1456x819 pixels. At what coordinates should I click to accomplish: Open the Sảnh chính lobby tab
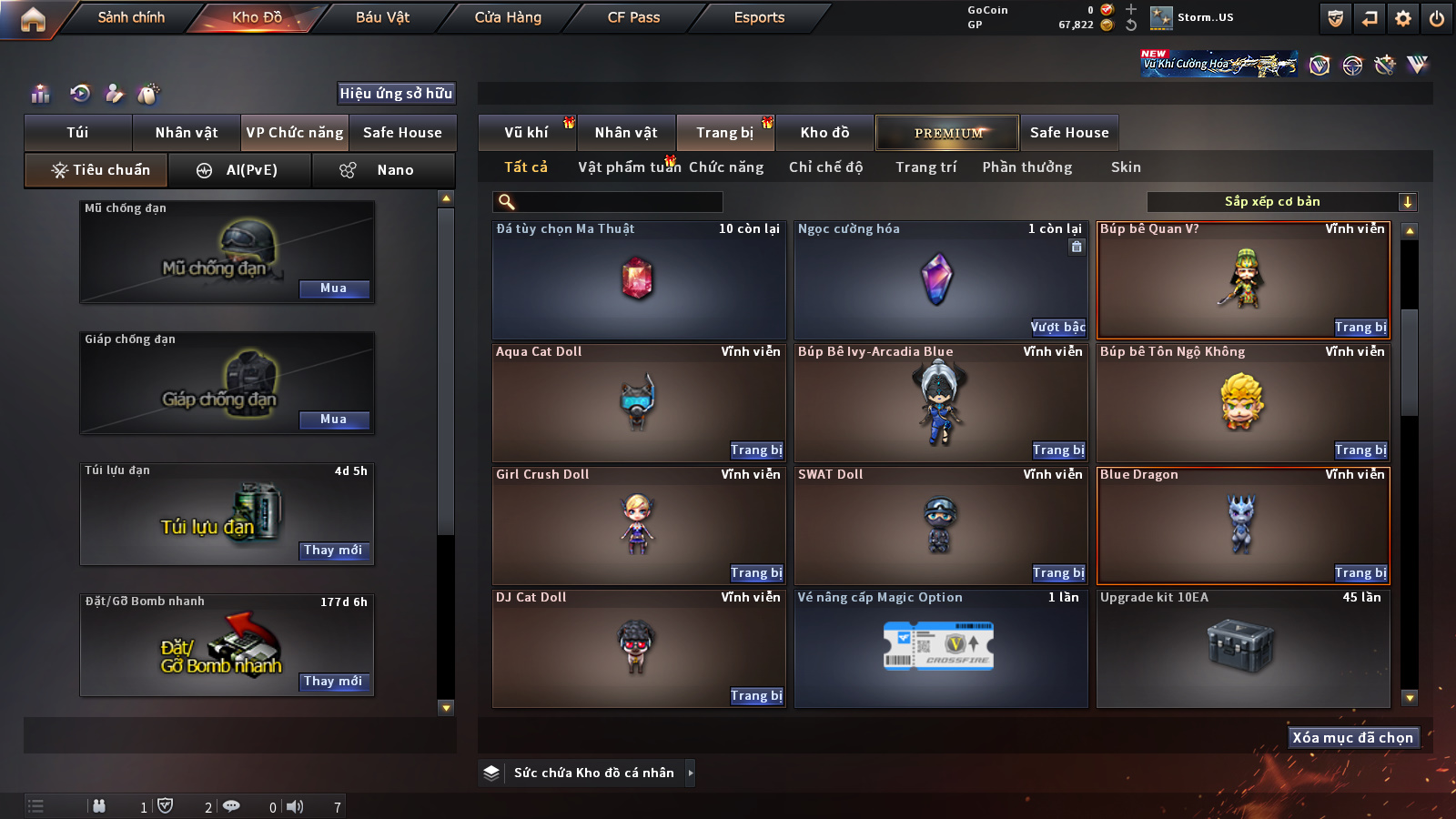coord(131,17)
